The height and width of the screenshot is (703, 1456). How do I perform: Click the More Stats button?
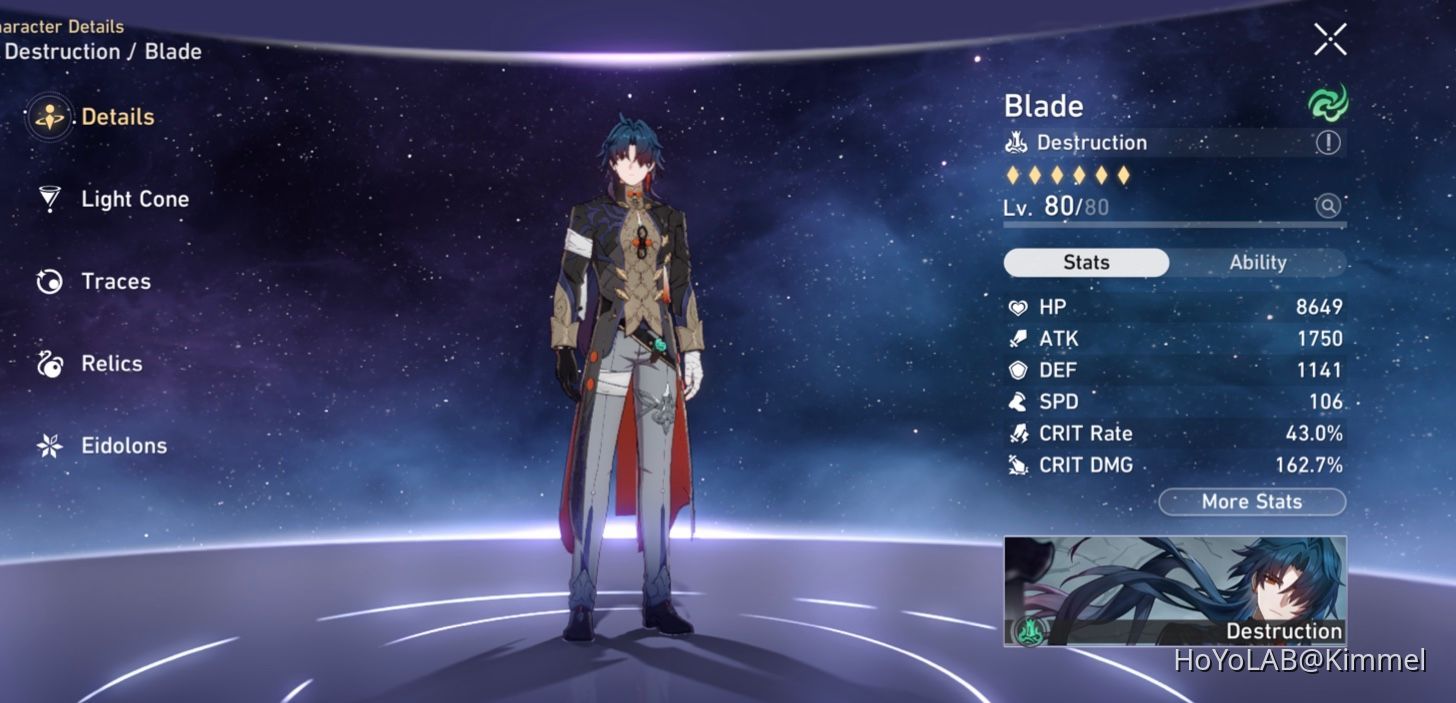click(1251, 501)
